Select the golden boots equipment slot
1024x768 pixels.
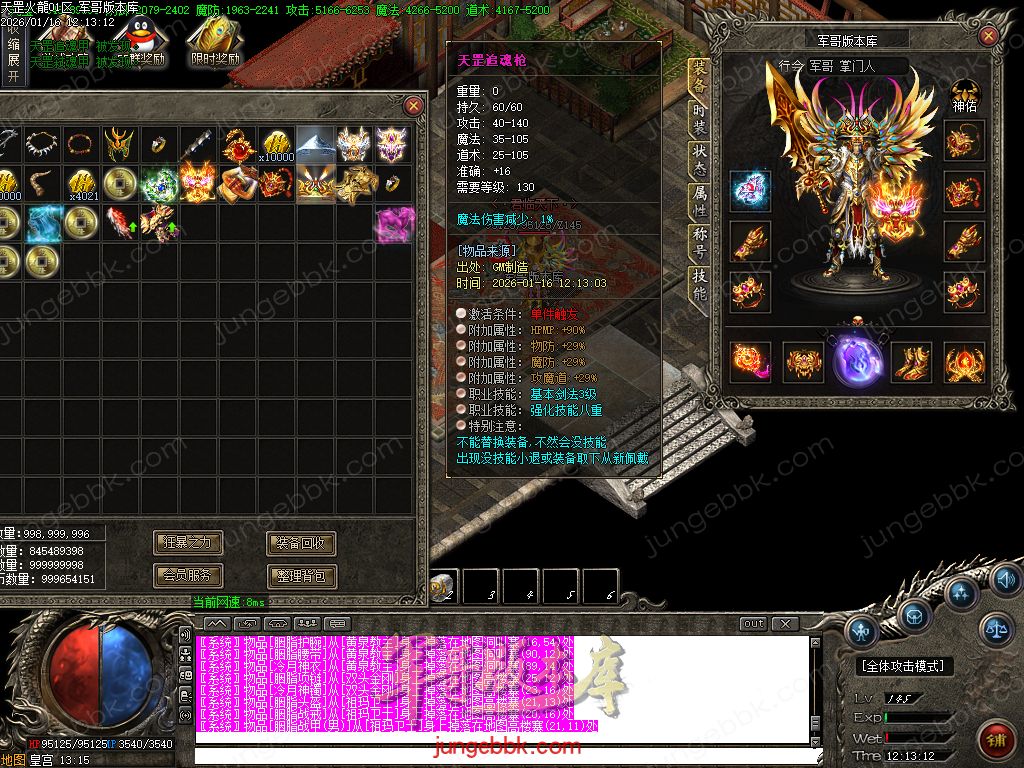pos(910,362)
